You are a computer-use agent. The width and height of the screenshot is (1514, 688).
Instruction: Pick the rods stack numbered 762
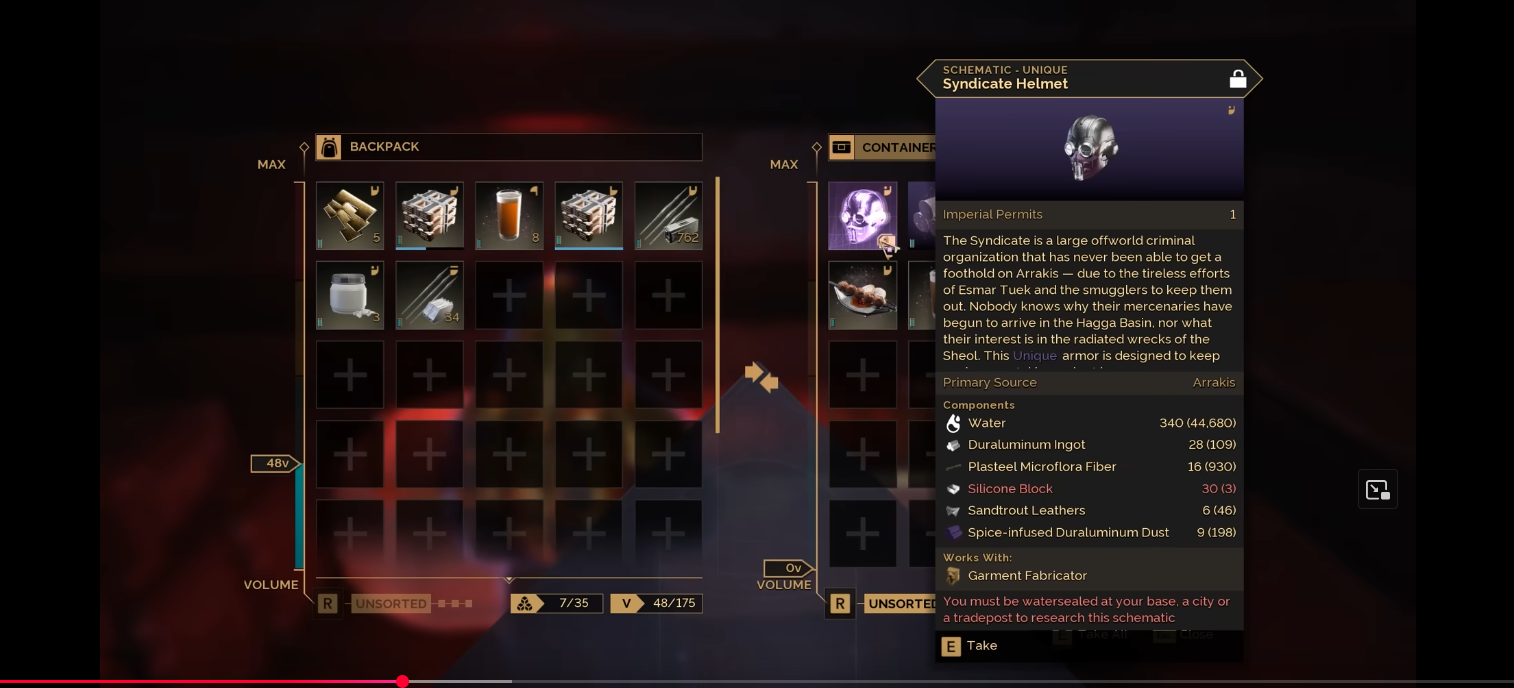point(668,215)
